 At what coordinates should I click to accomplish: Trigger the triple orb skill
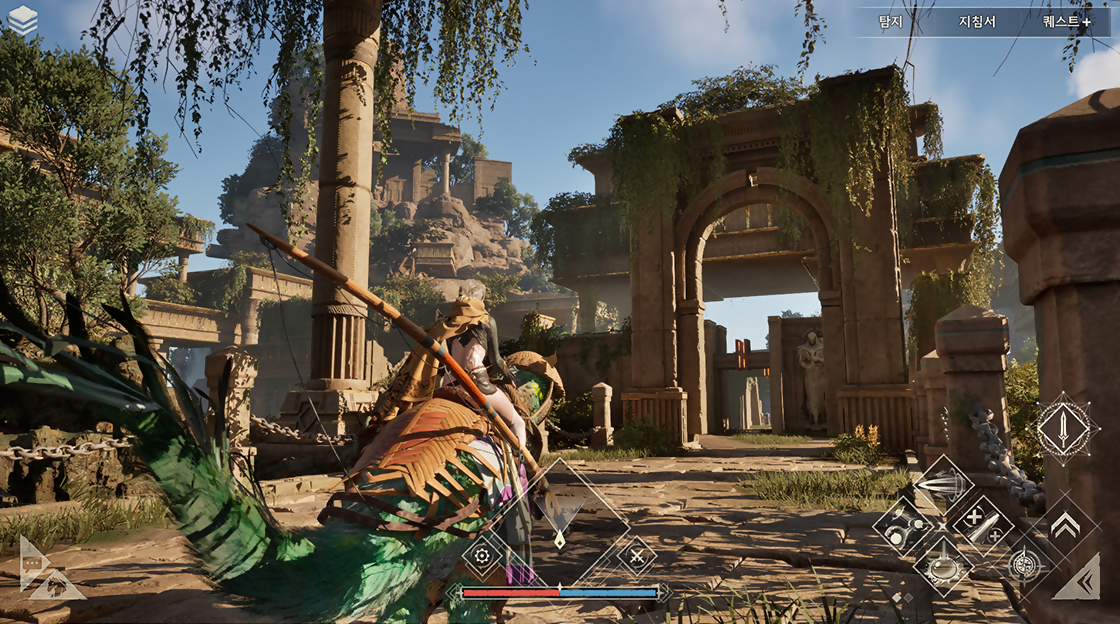(x=903, y=526)
